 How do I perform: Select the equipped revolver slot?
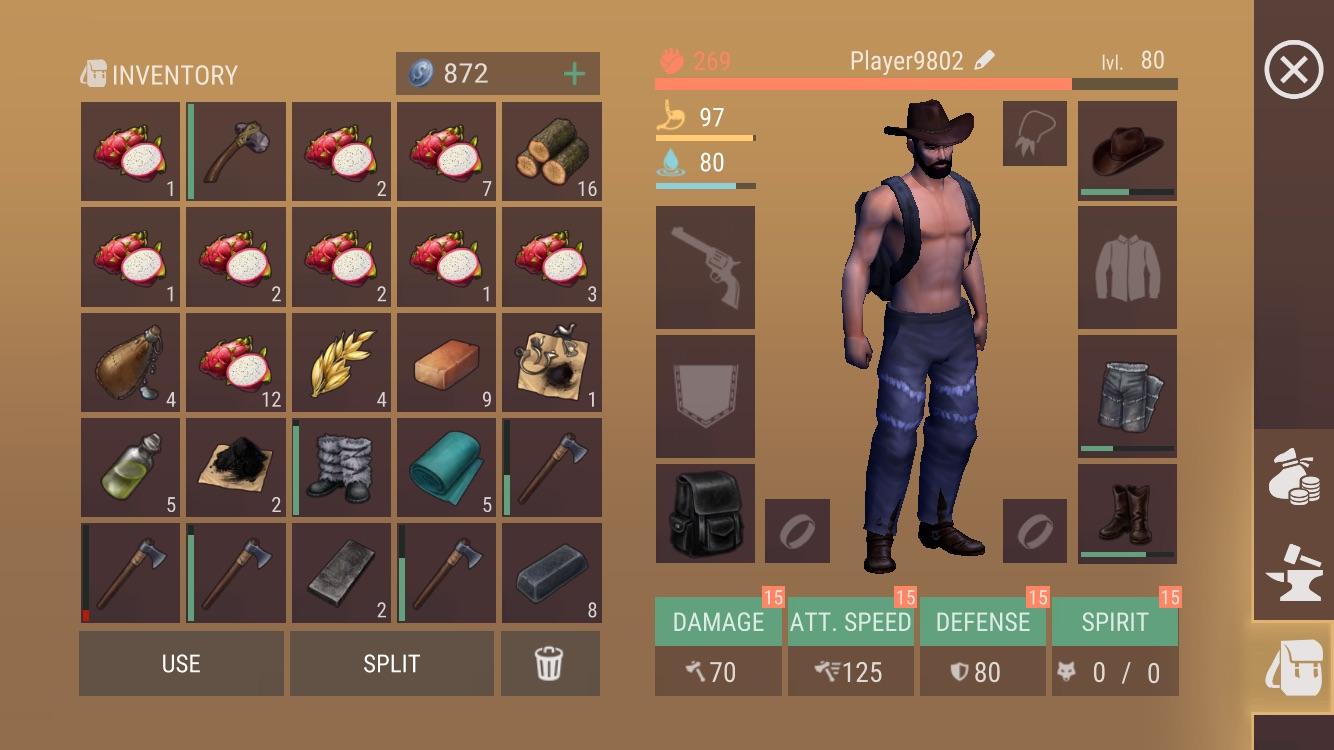pyautogui.click(x=705, y=266)
